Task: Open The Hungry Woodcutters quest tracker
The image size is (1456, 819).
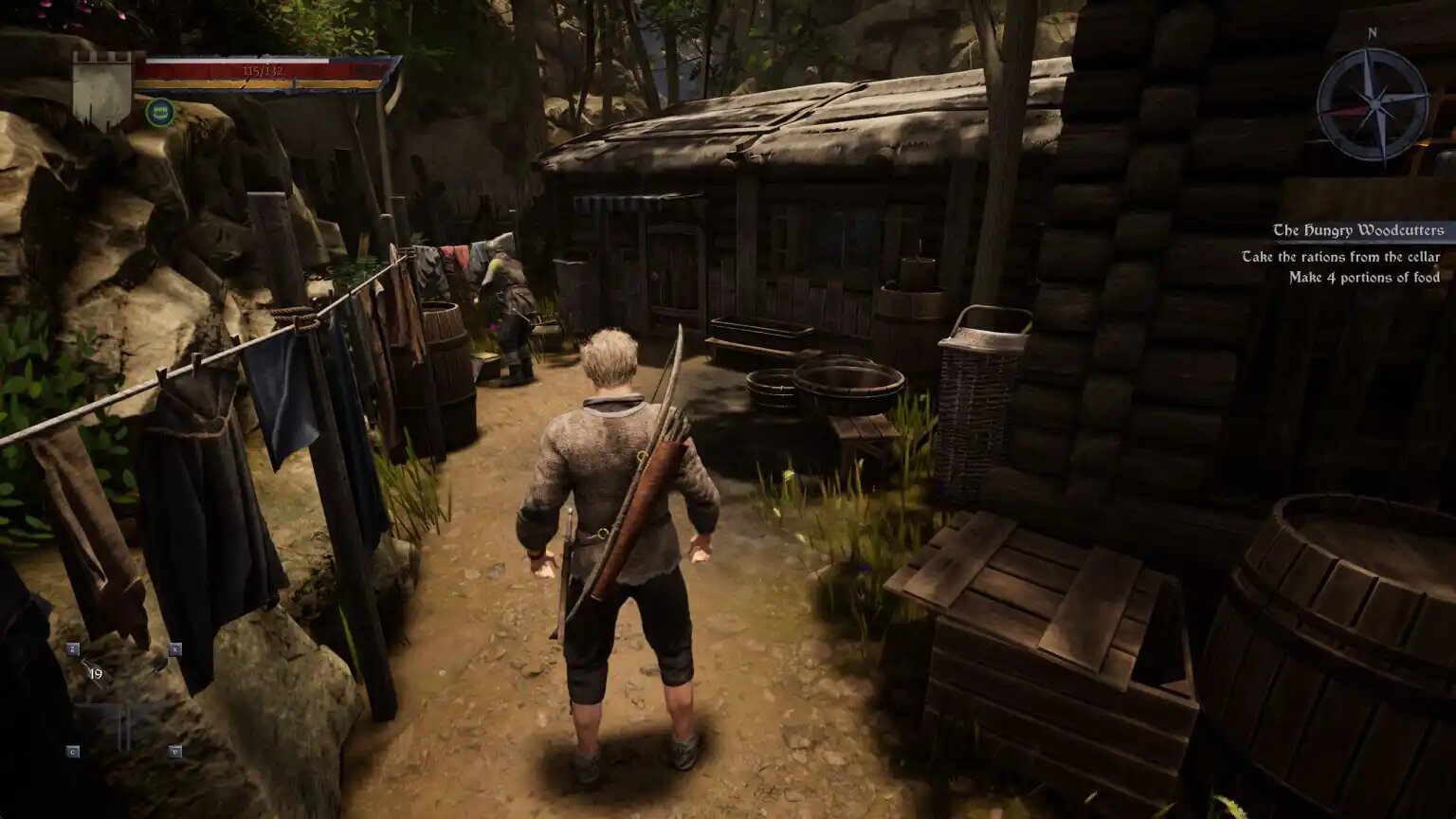Action: click(x=1356, y=230)
